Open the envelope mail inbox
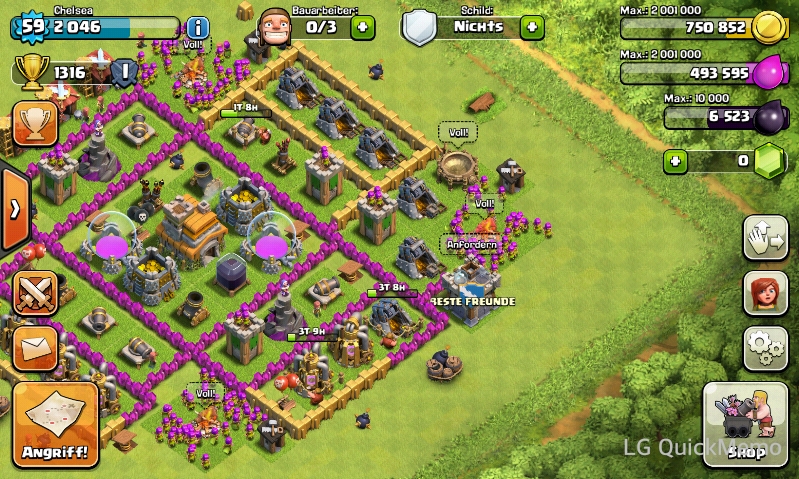Viewport: 799px width, 479px height. pyautogui.click(x=35, y=346)
